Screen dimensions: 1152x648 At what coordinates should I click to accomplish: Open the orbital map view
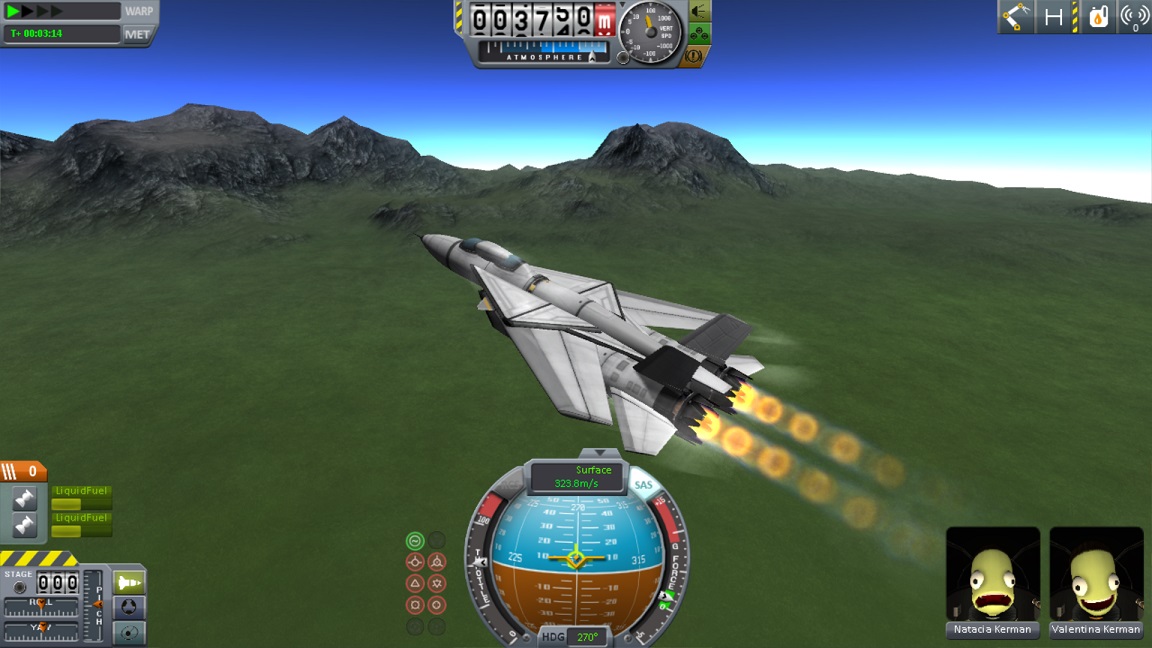[130, 632]
